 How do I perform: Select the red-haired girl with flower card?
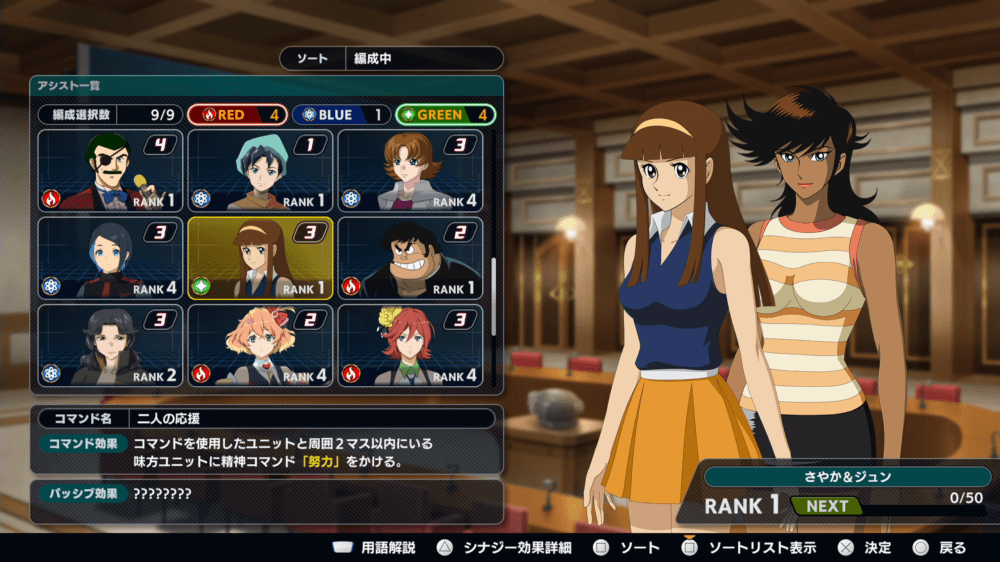(x=410, y=345)
